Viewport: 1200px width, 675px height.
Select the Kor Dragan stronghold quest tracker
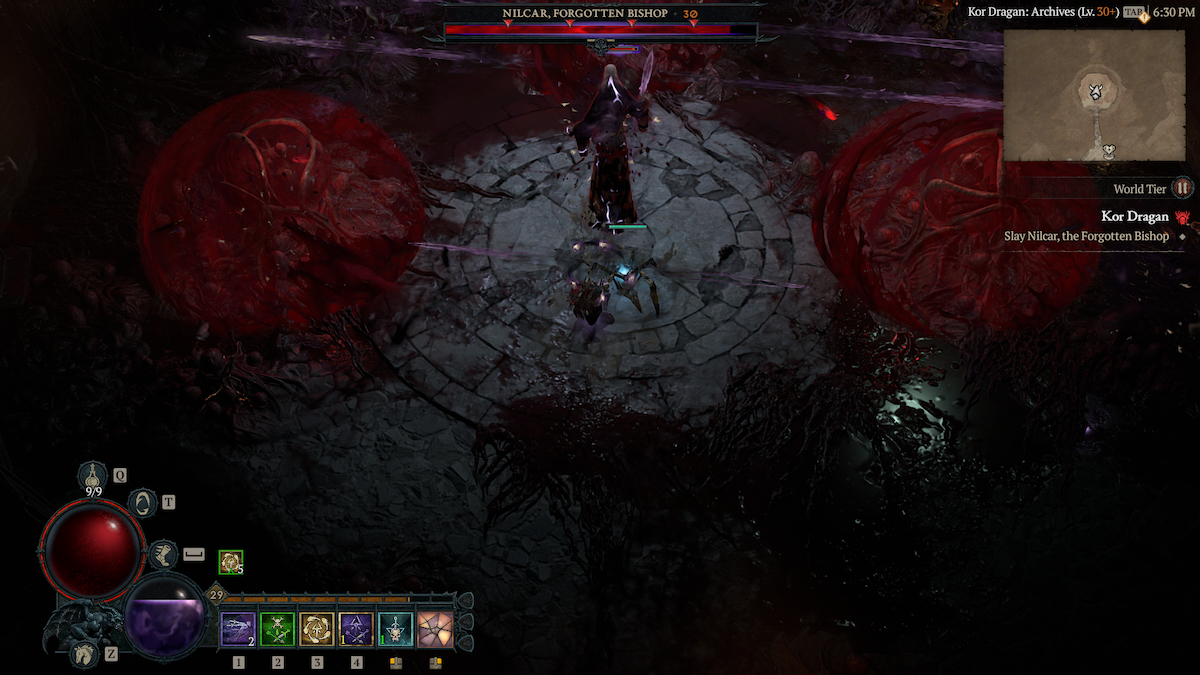(x=1135, y=216)
